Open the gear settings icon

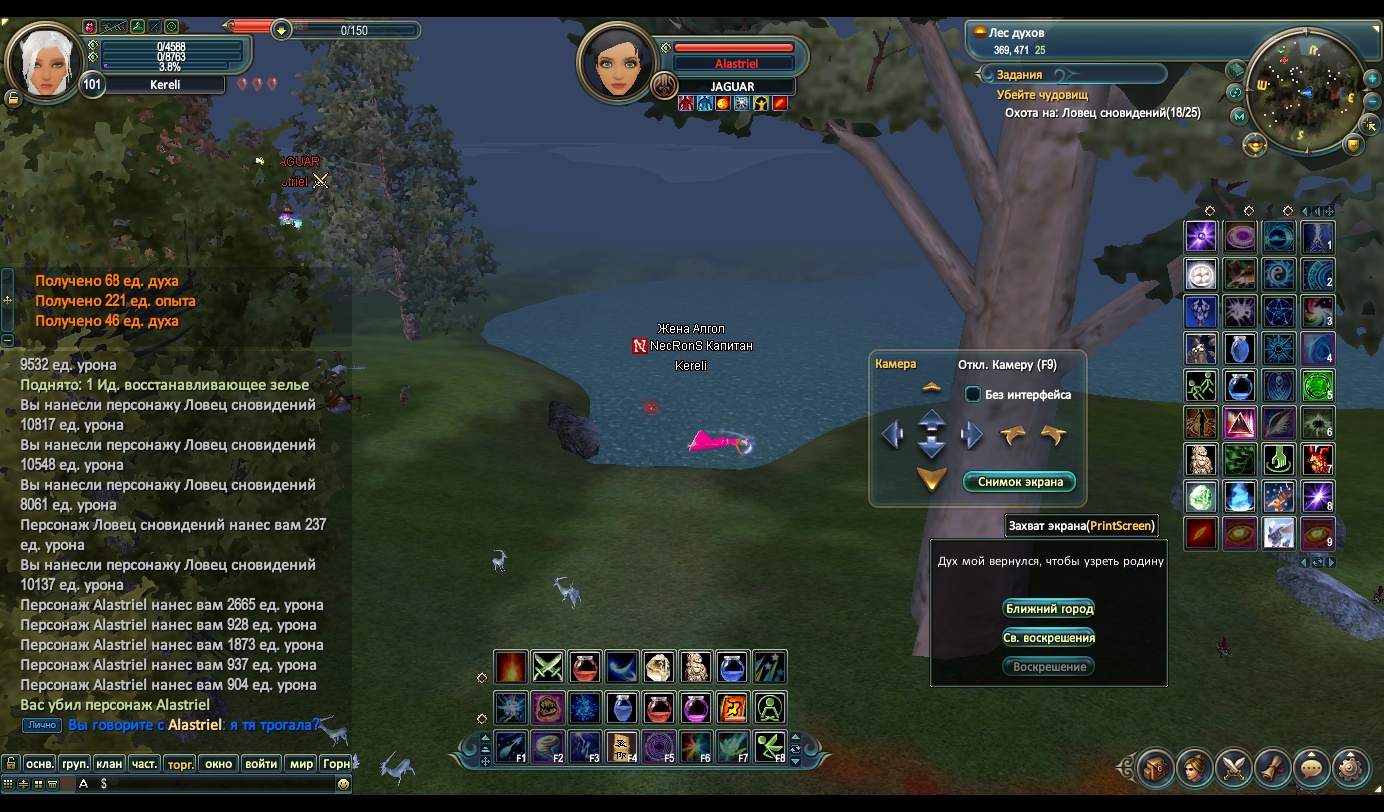click(x=1350, y=768)
